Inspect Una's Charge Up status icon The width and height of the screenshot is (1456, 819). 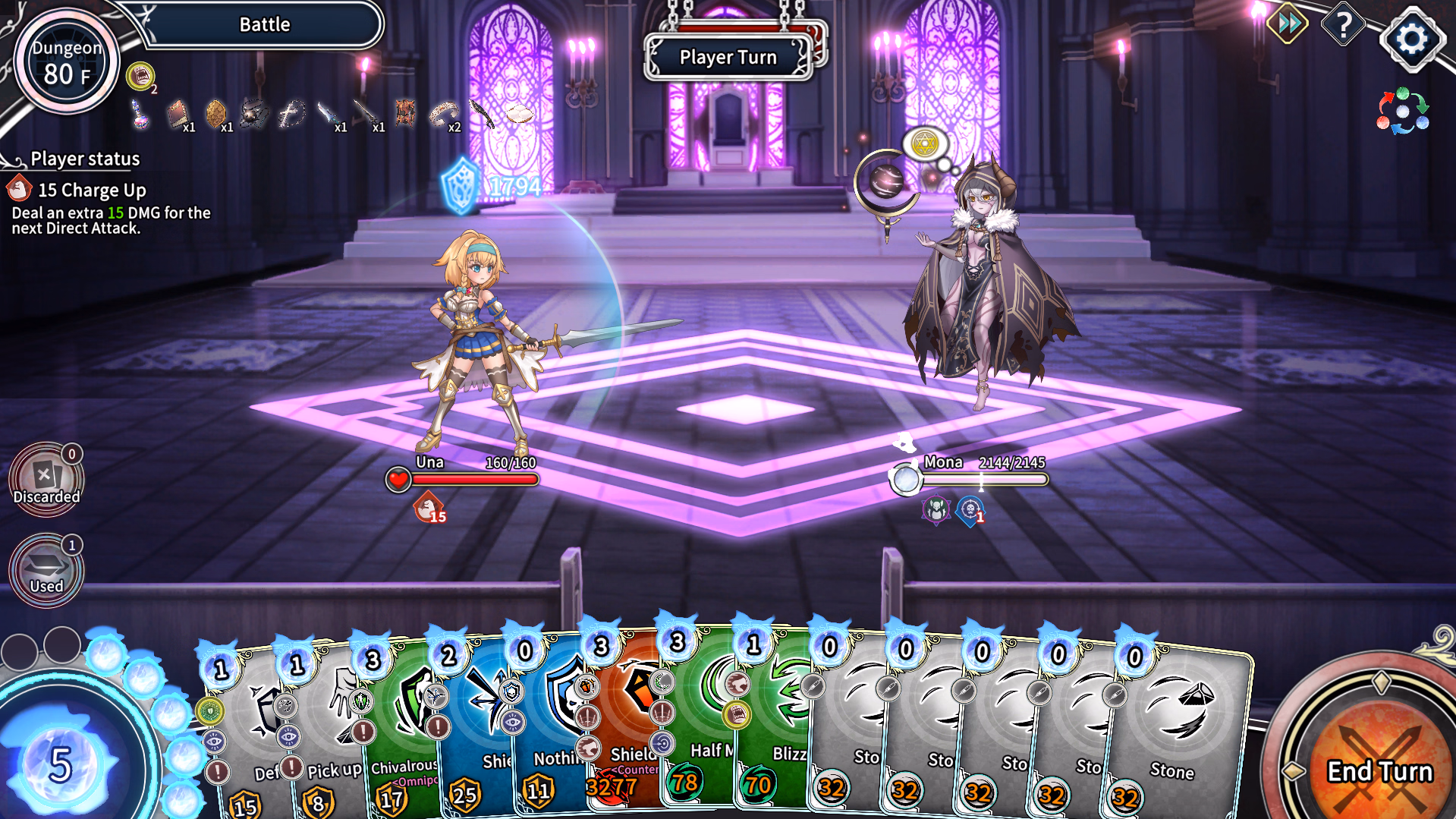coord(429,507)
